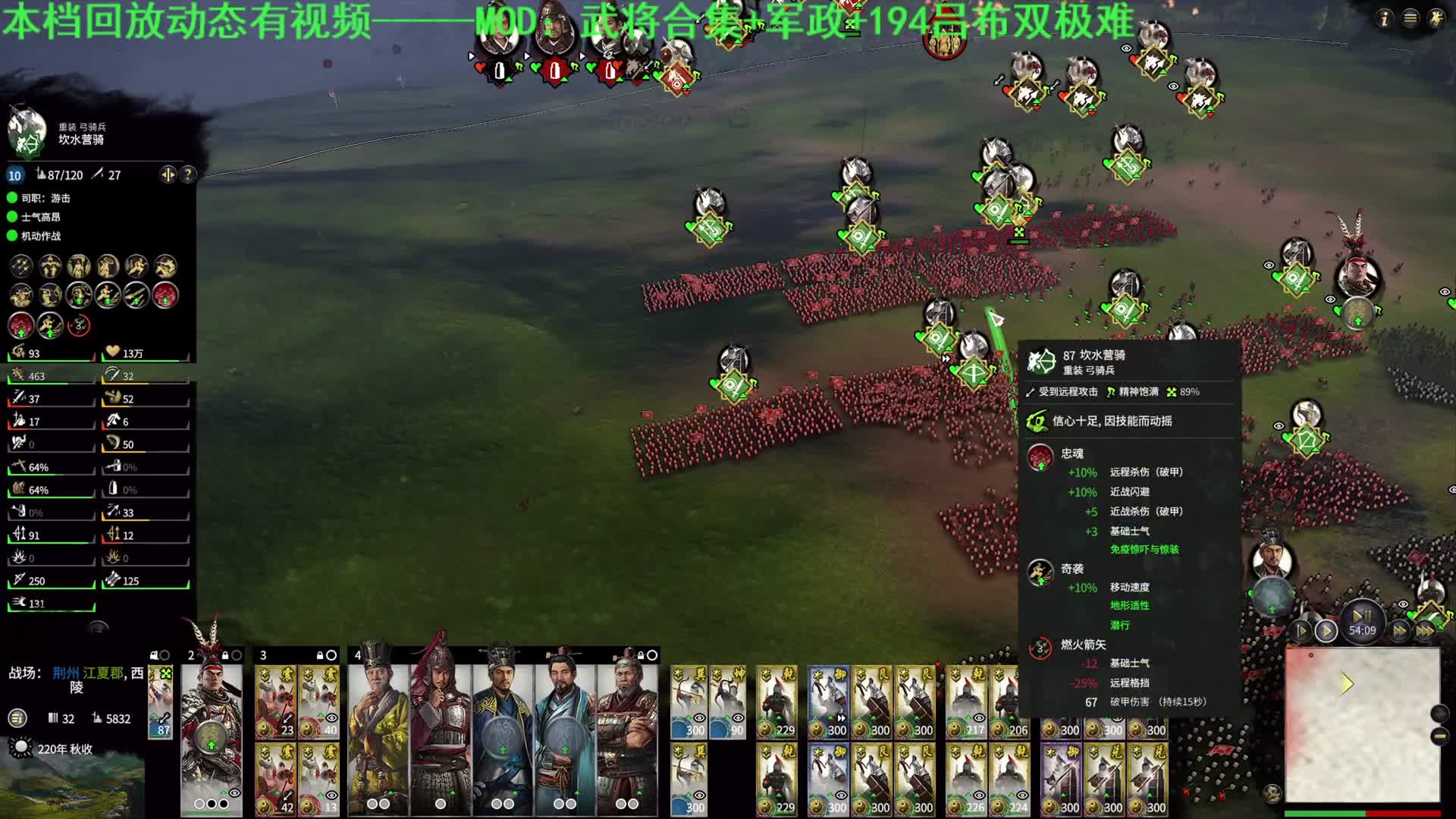Set battle speed to double fast-forward
The width and height of the screenshot is (1456, 819).
1400,631
